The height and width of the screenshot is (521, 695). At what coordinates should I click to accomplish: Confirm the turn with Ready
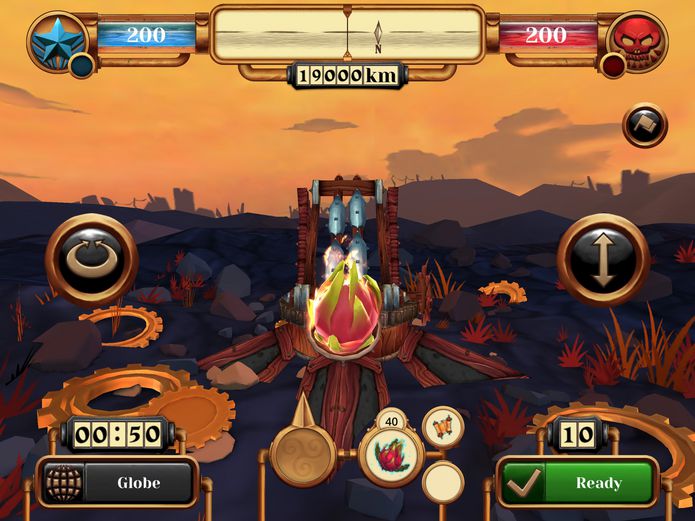[x=578, y=483]
